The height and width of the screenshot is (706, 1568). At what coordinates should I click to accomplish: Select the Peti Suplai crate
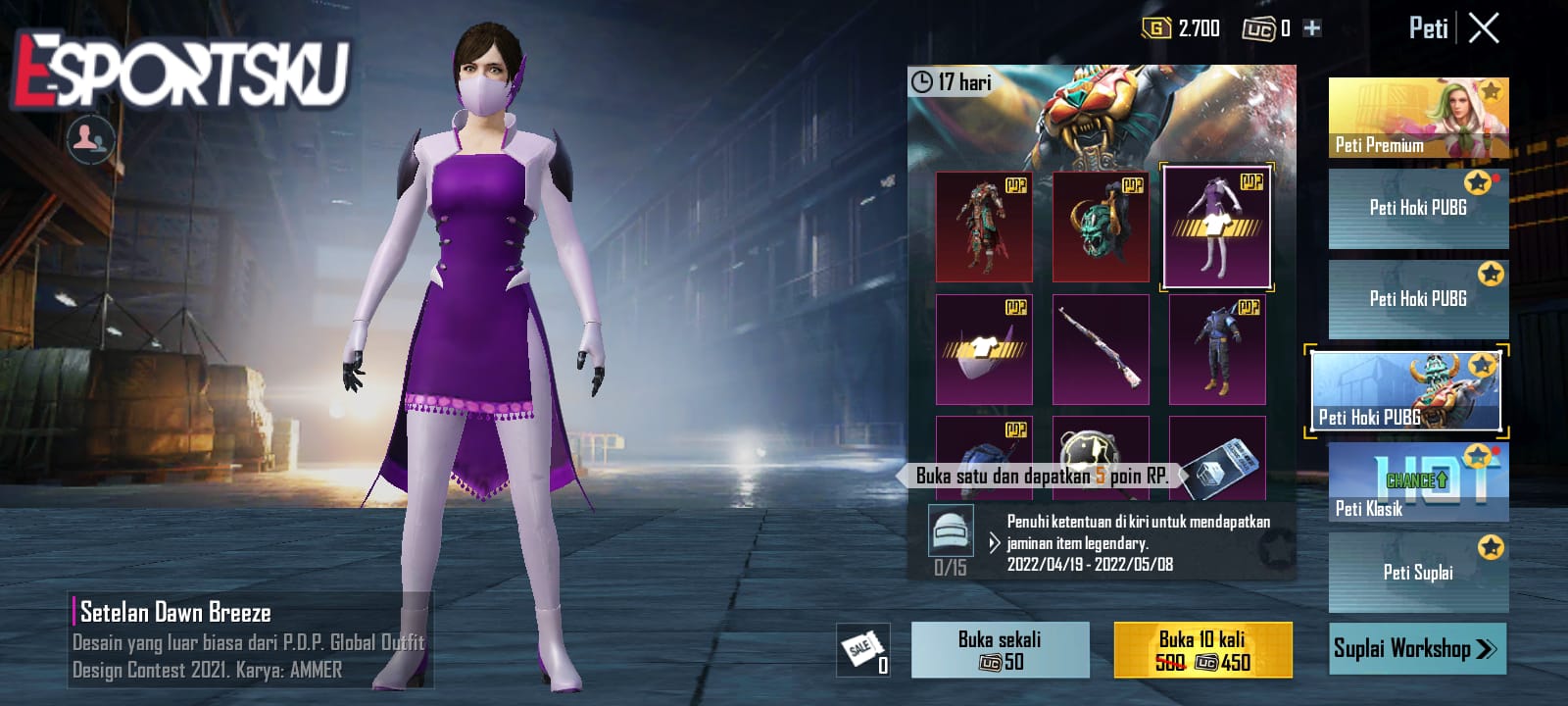coord(1417,569)
